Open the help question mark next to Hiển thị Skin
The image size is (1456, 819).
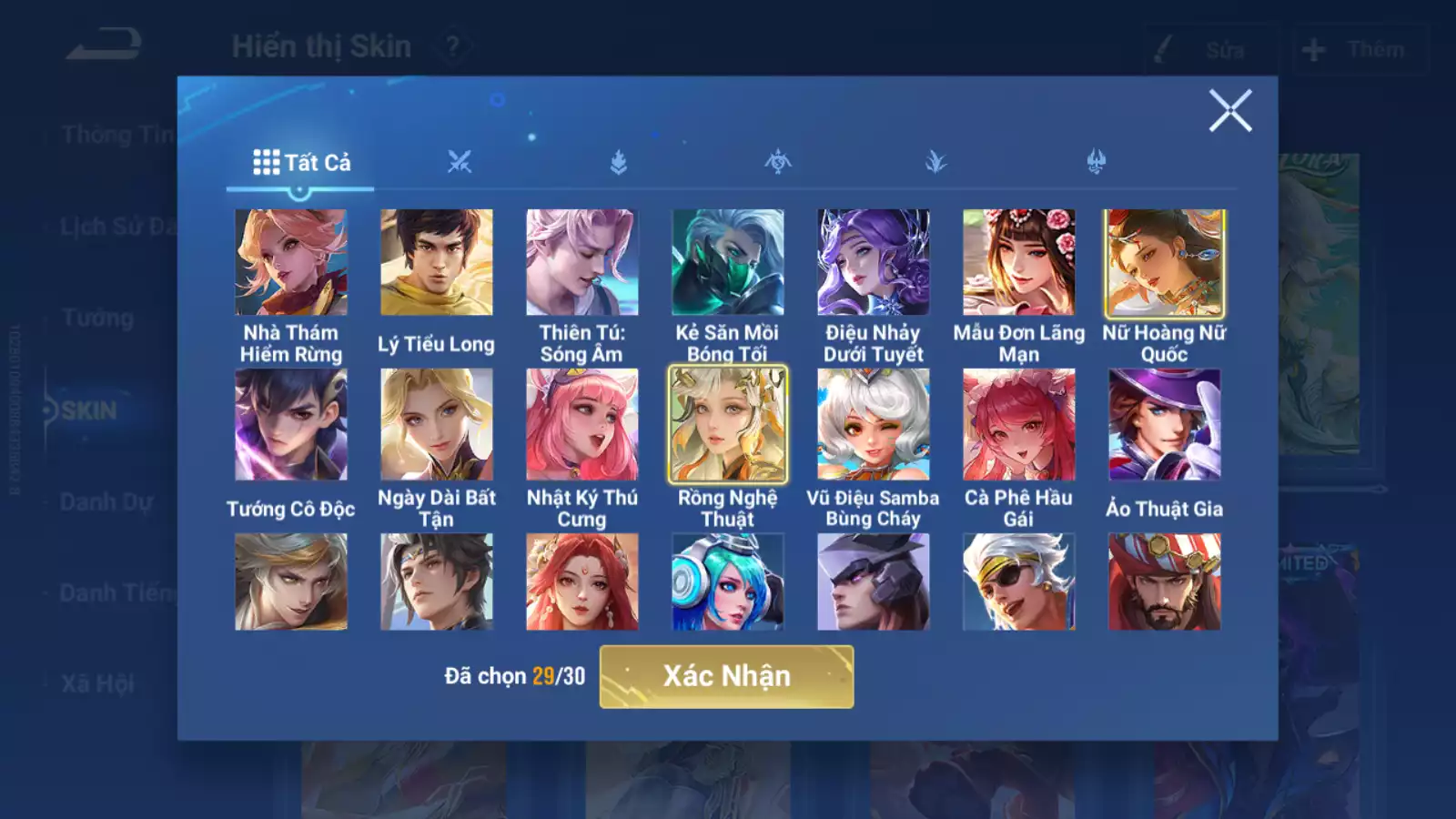452,45
